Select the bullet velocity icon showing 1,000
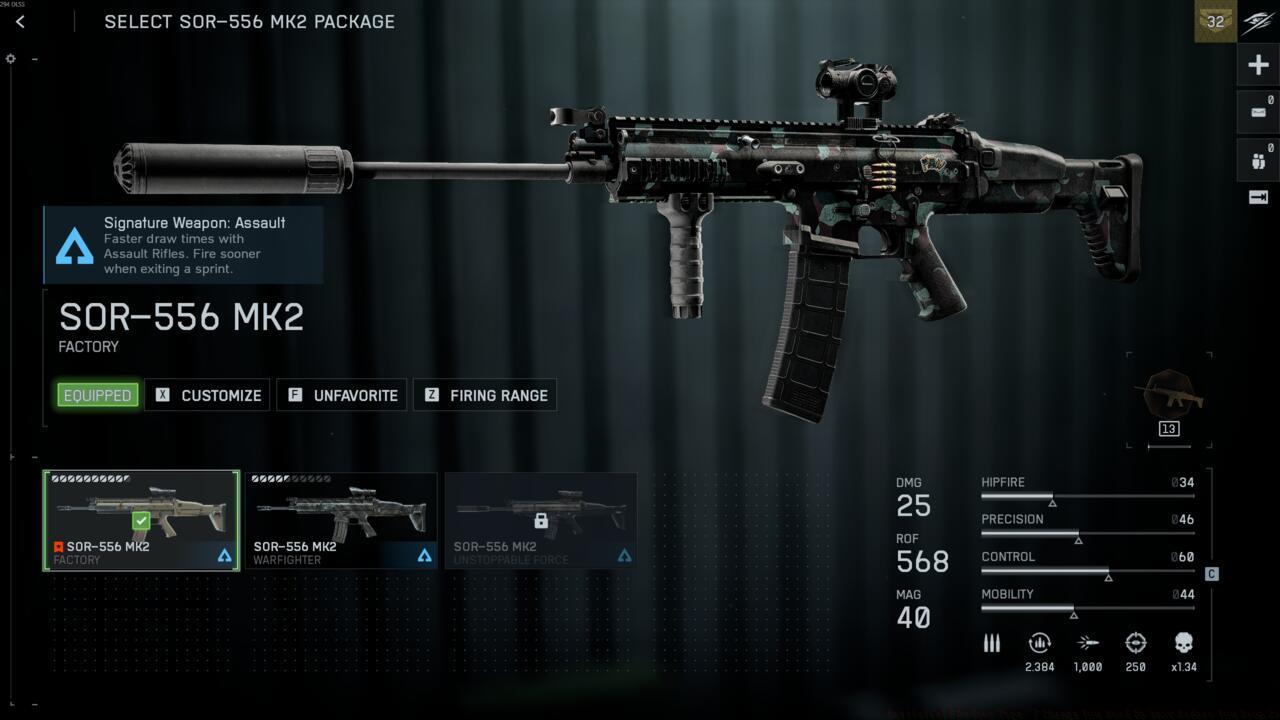Image resolution: width=1280 pixels, height=720 pixels. coord(1088,643)
